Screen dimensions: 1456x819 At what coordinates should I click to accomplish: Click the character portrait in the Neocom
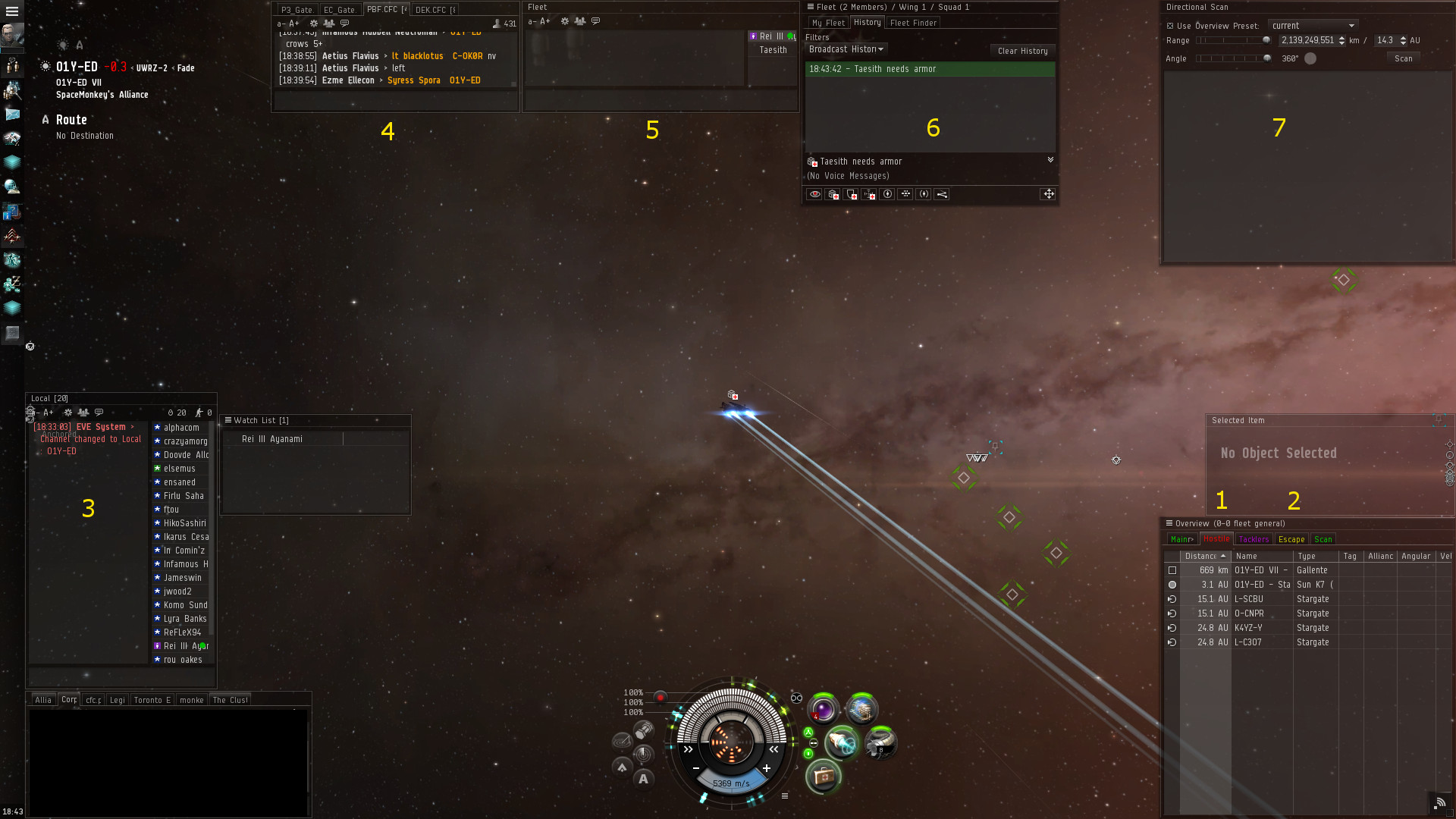(x=12, y=35)
